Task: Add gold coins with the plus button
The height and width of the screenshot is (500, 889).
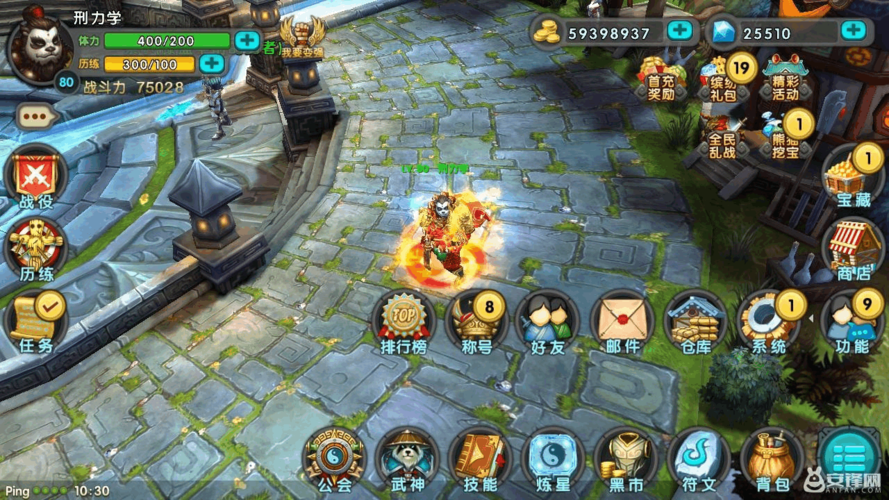Action: click(x=680, y=31)
